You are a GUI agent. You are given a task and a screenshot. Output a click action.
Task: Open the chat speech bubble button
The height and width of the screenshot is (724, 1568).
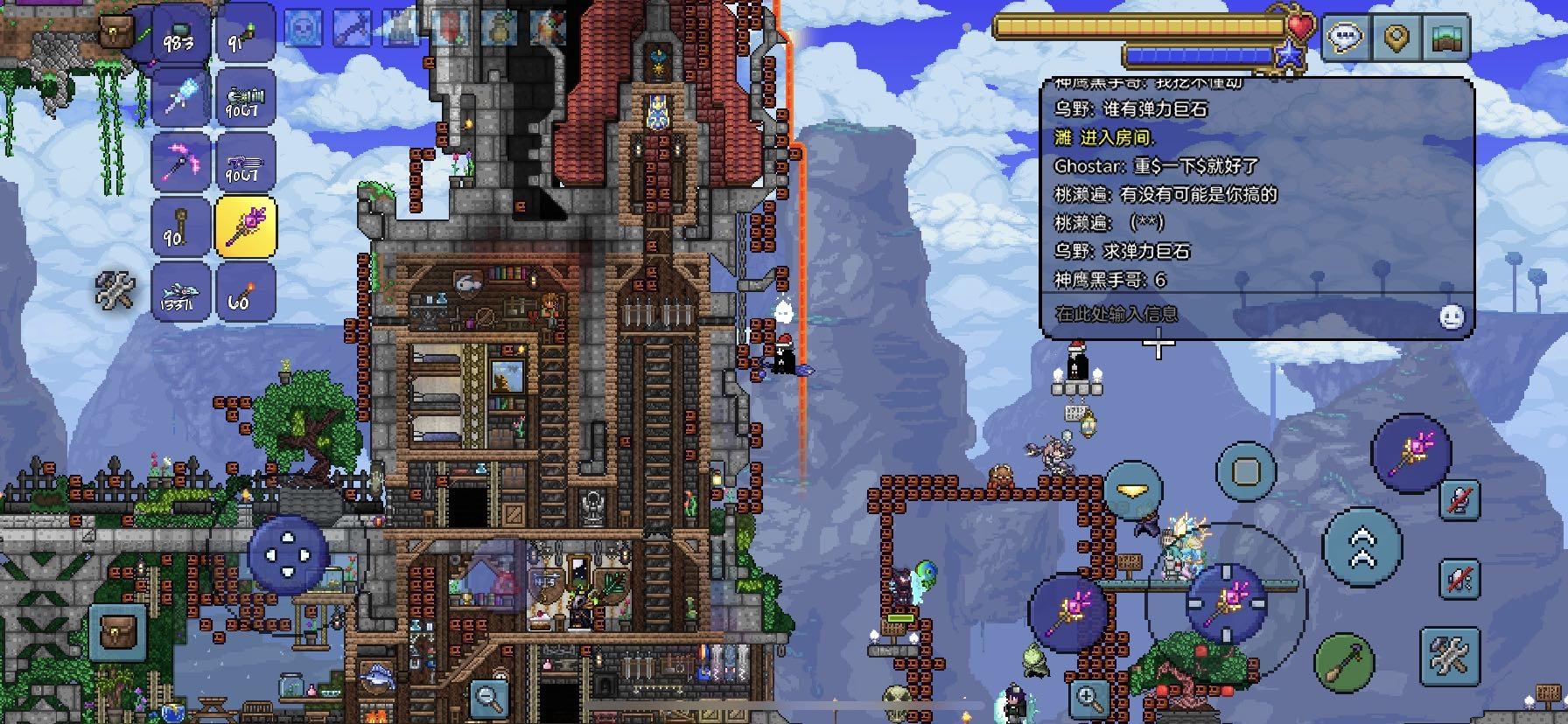(1346, 38)
